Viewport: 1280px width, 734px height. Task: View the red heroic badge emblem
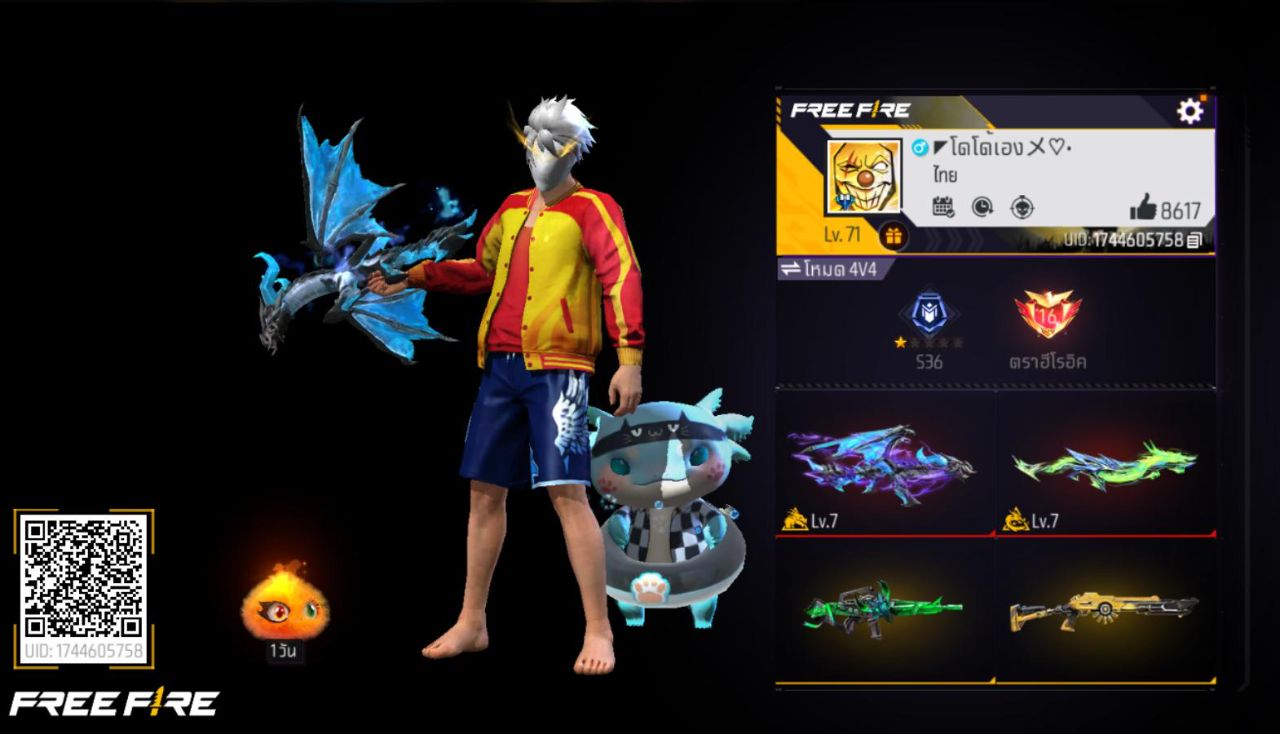coord(1047,315)
